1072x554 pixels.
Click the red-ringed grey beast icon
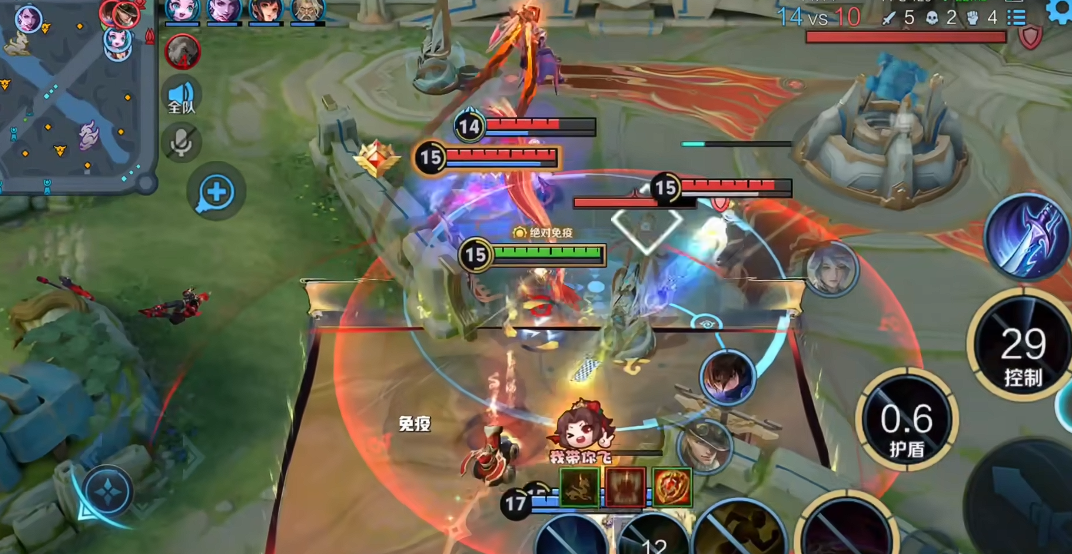pos(183,49)
